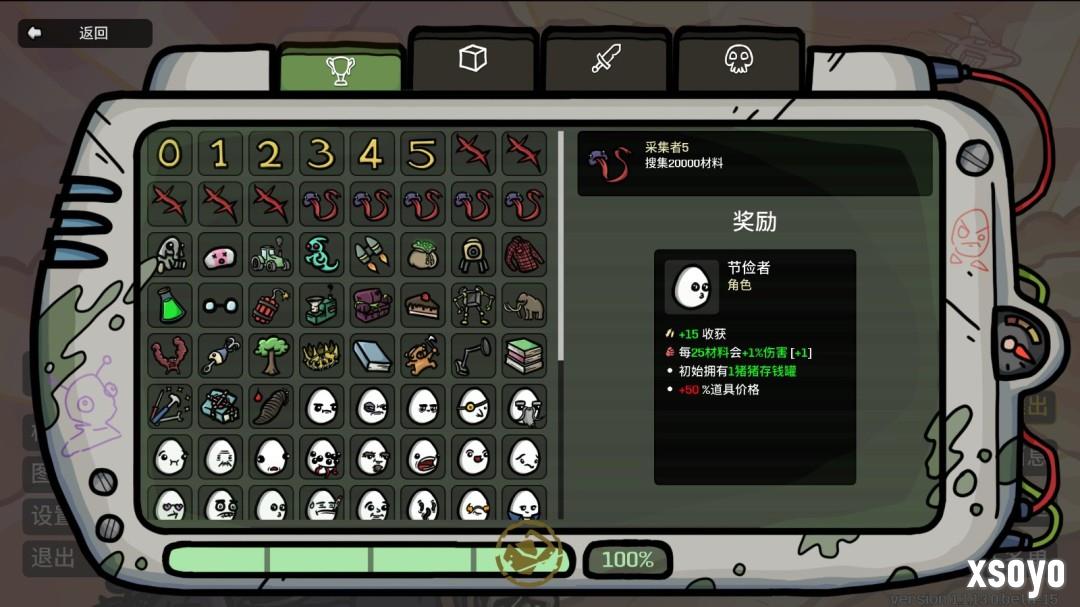
Task: Select the red dynamite bundle achievement
Action: [271, 305]
